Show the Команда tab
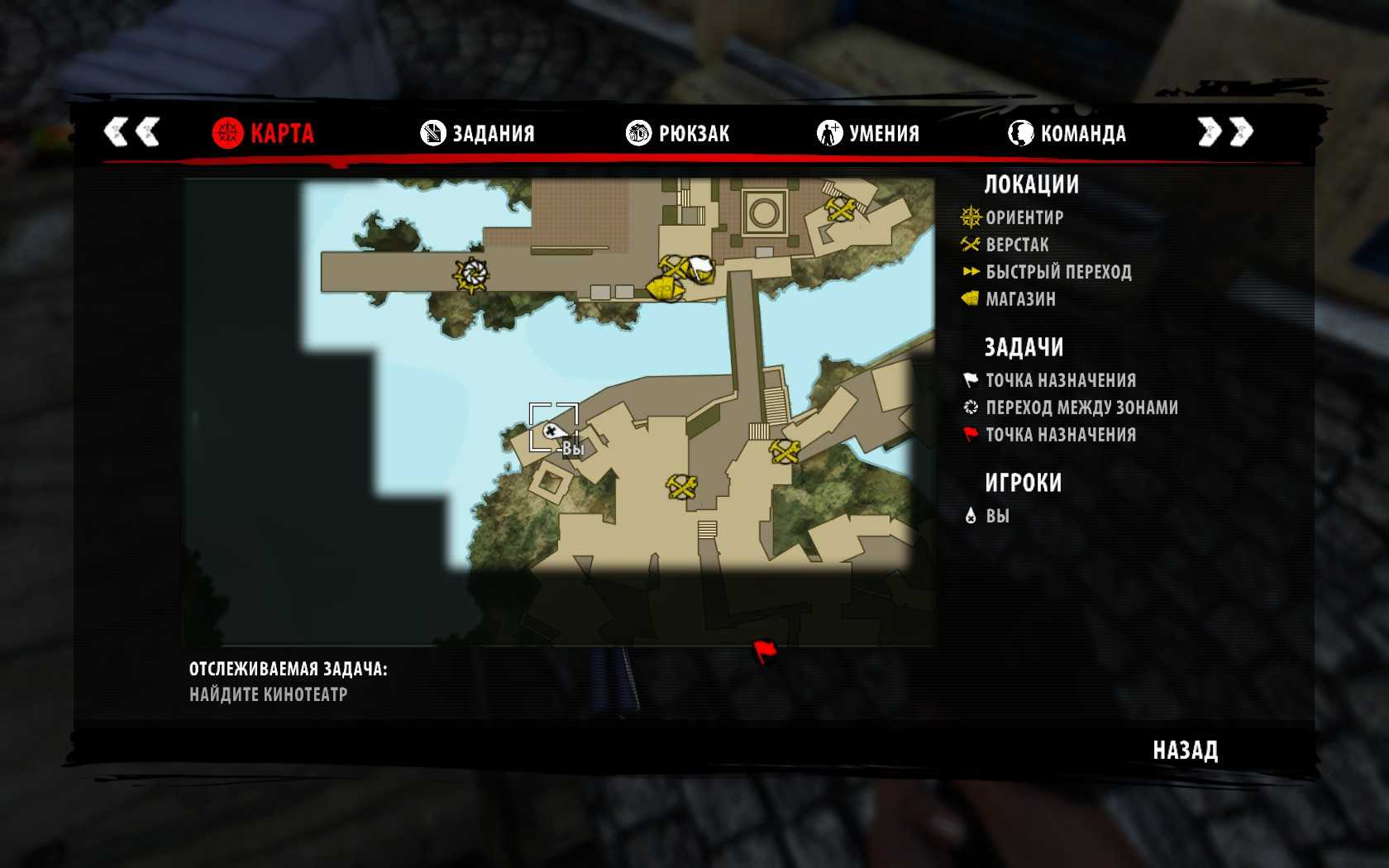 point(1067,133)
